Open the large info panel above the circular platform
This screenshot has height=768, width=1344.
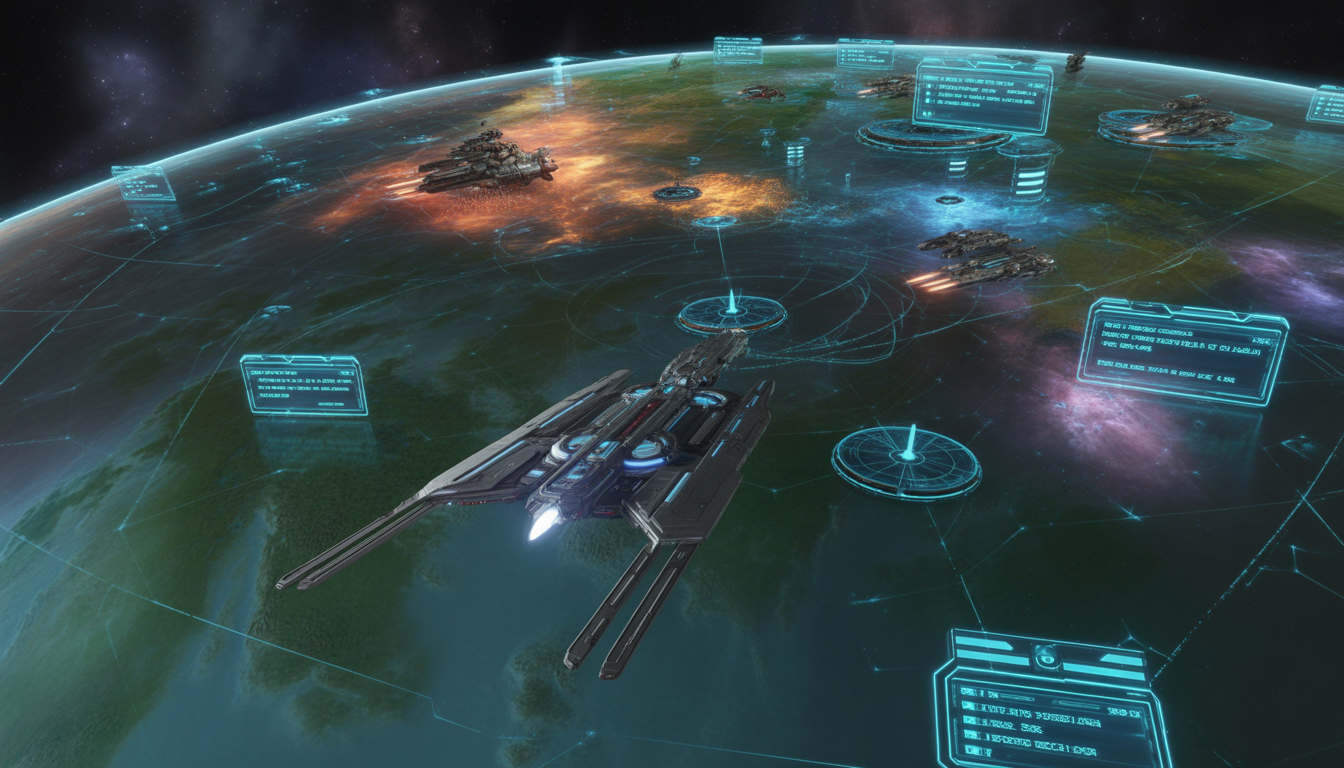(x=982, y=97)
